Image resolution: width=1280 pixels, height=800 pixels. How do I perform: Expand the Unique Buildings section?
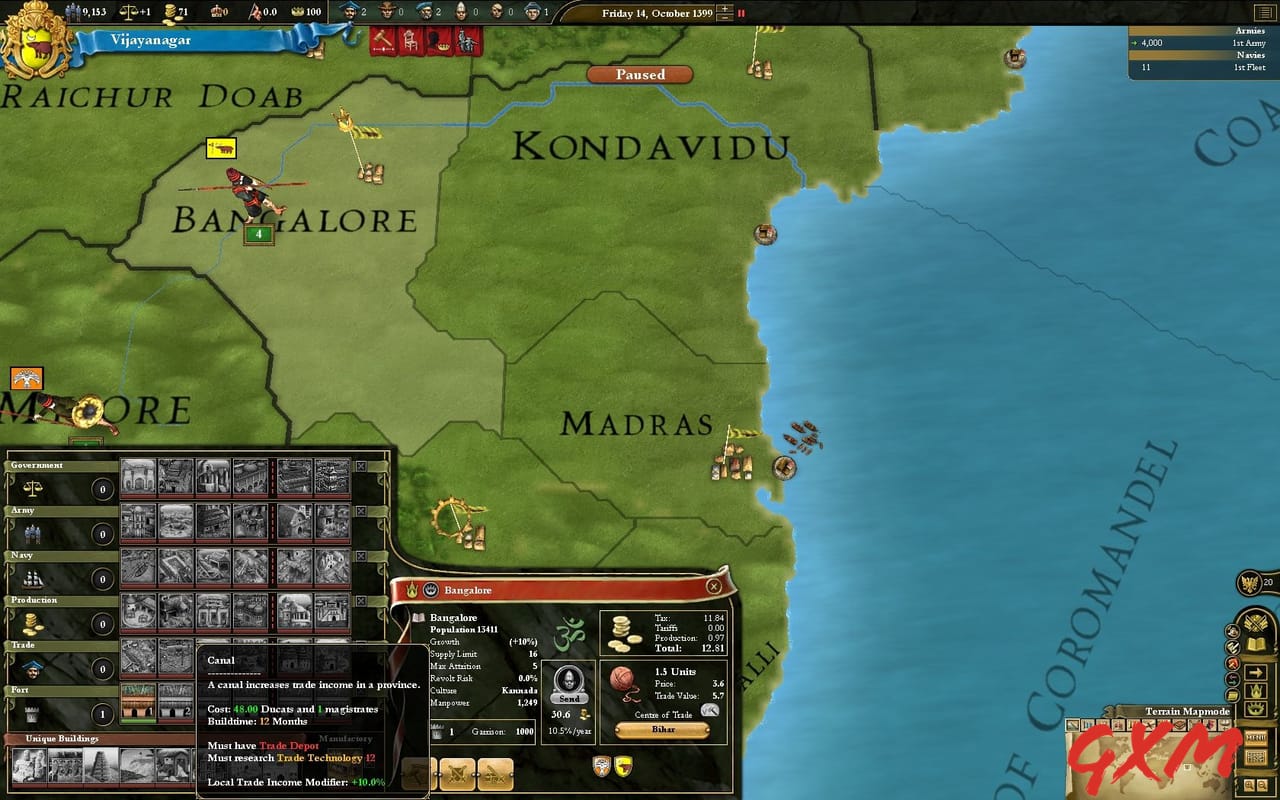point(60,739)
